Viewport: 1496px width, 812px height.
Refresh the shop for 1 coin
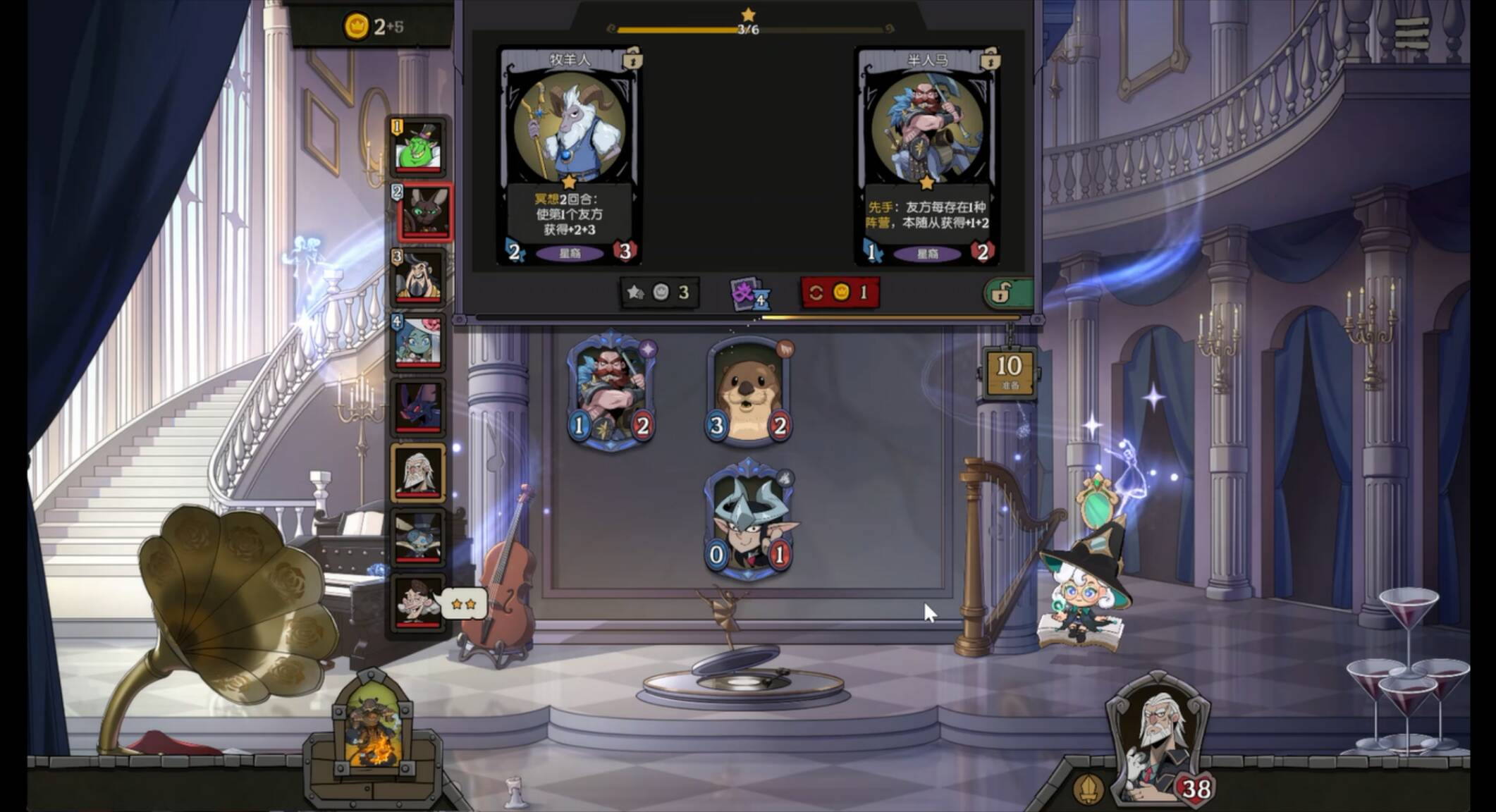tap(839, 292)
